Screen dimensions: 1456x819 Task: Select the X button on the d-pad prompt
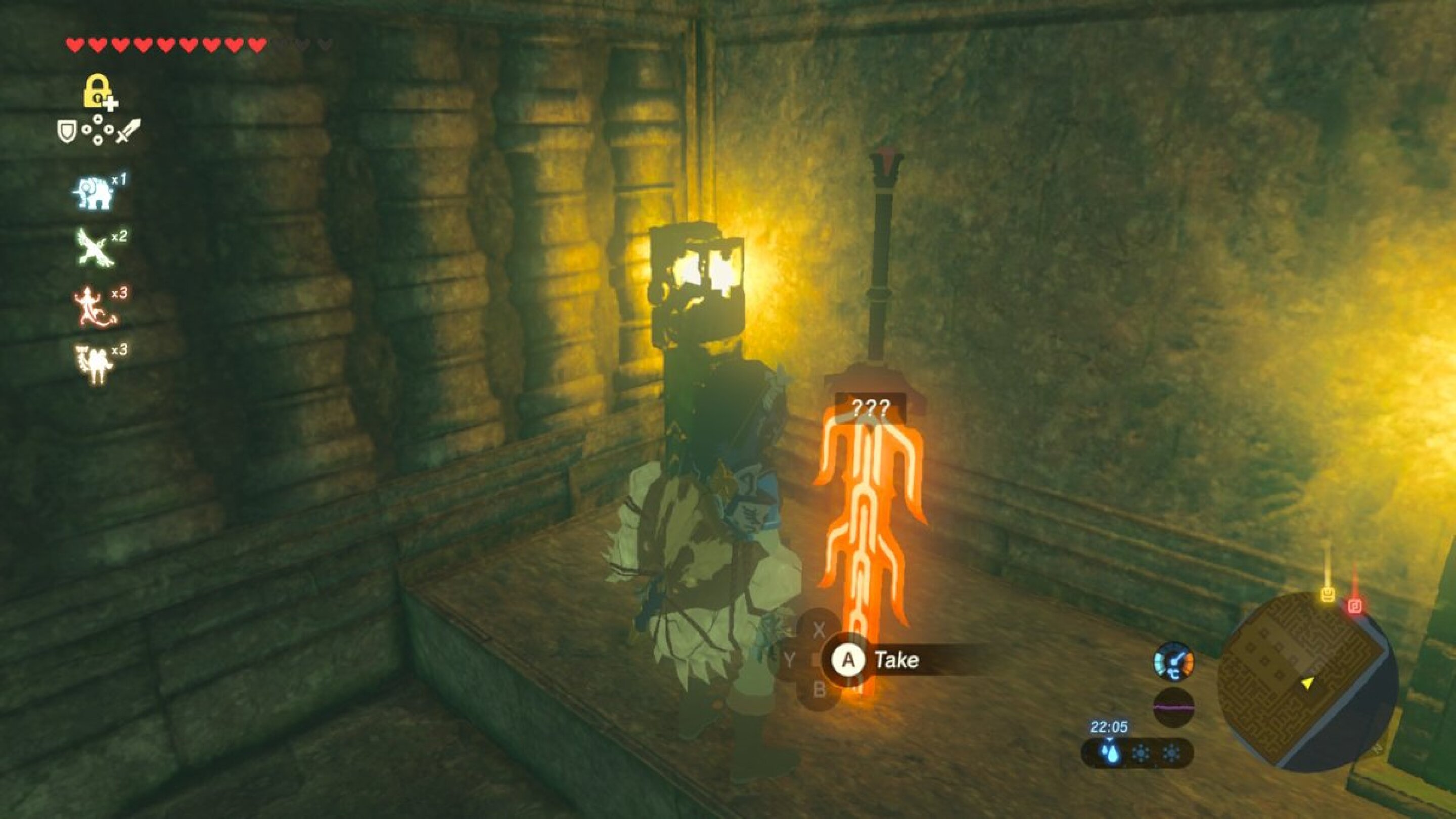(820, 628)
